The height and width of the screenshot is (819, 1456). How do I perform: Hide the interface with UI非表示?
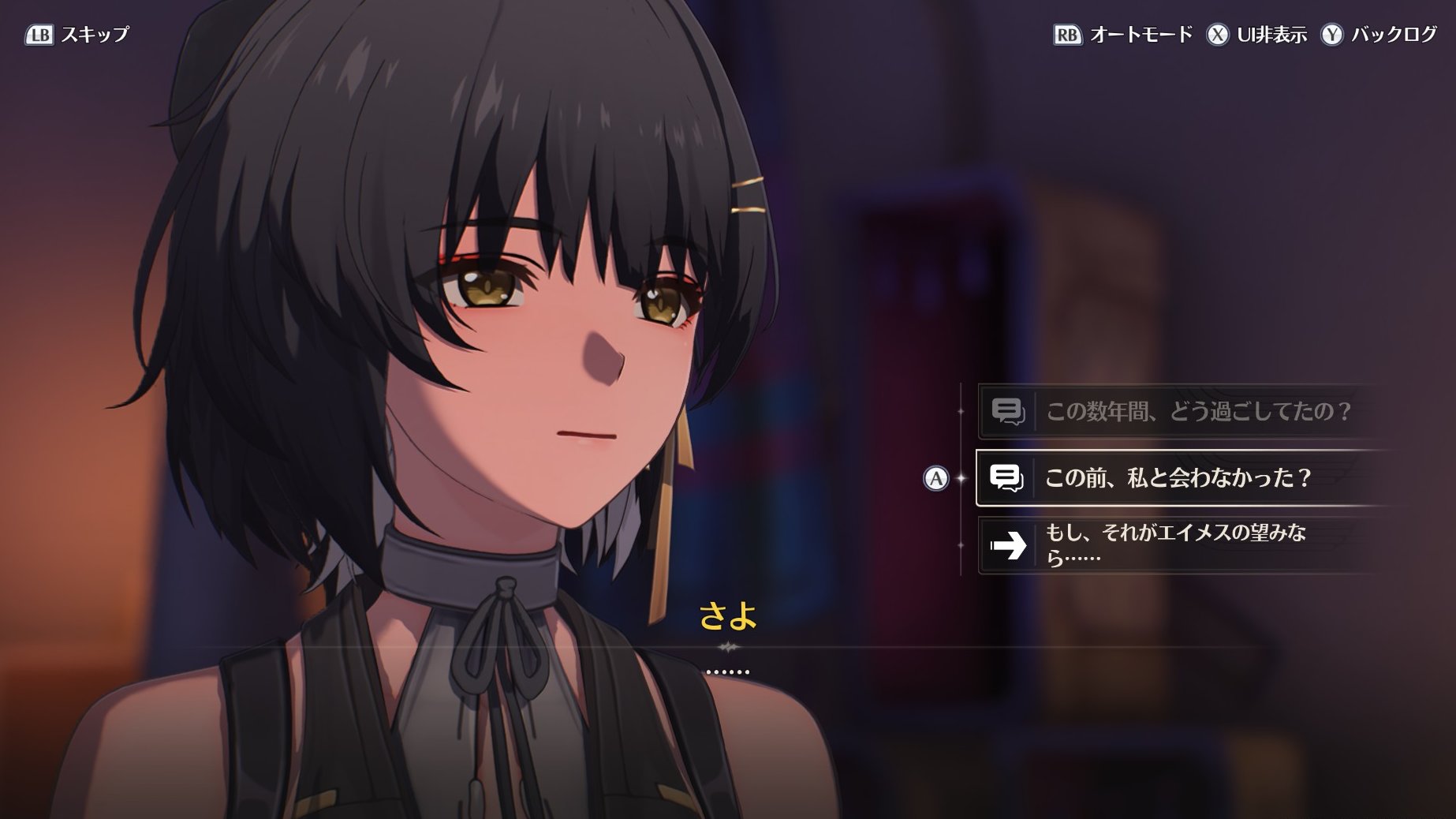click(1256, 35)
